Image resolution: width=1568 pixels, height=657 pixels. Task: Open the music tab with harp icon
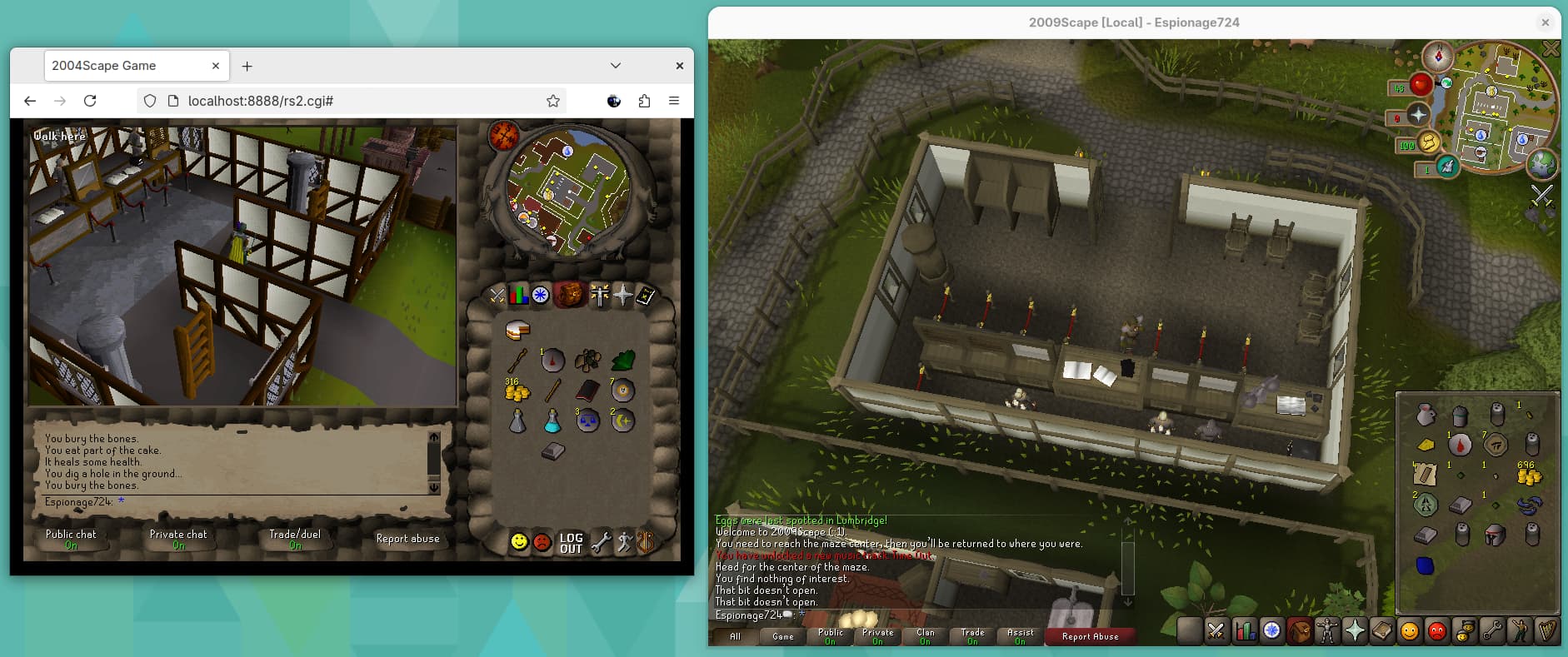pyautogui.click(x=1547, y=631)
